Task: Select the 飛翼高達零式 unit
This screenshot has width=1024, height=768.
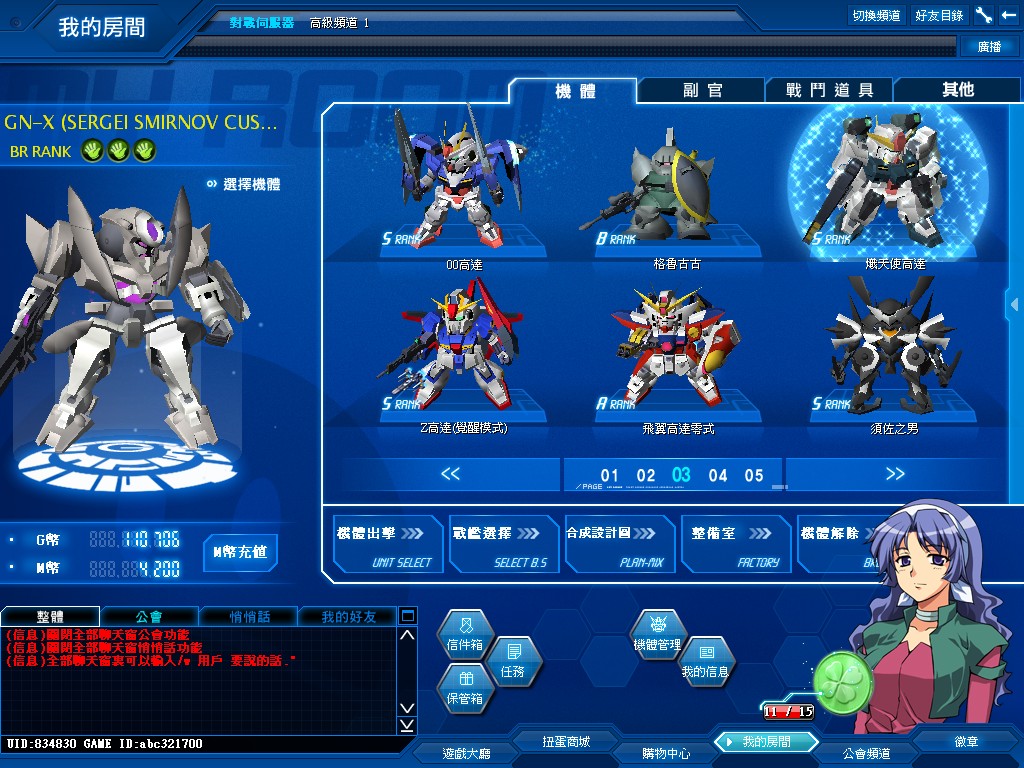Action: [x=677, y=350]
